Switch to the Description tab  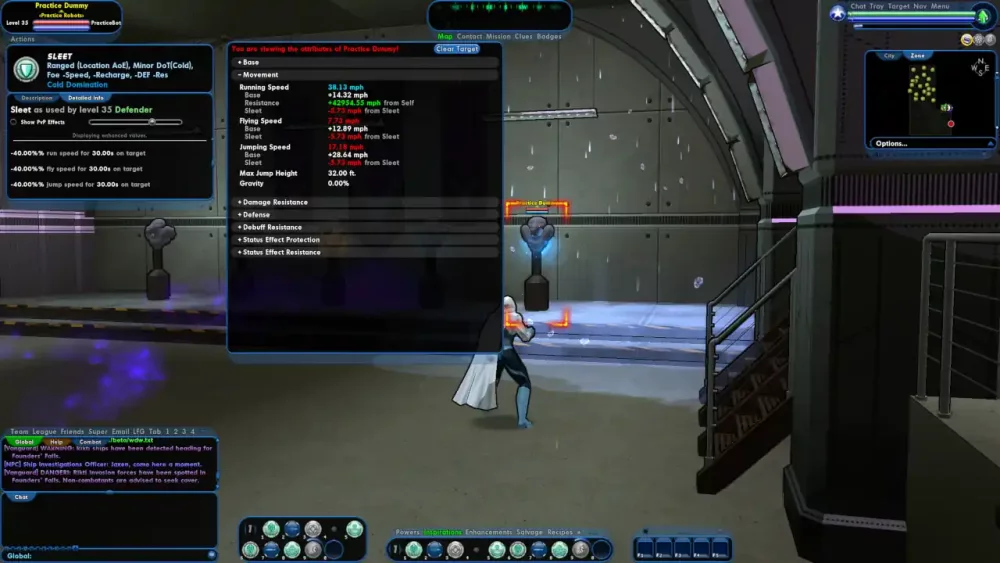[37, 98]
